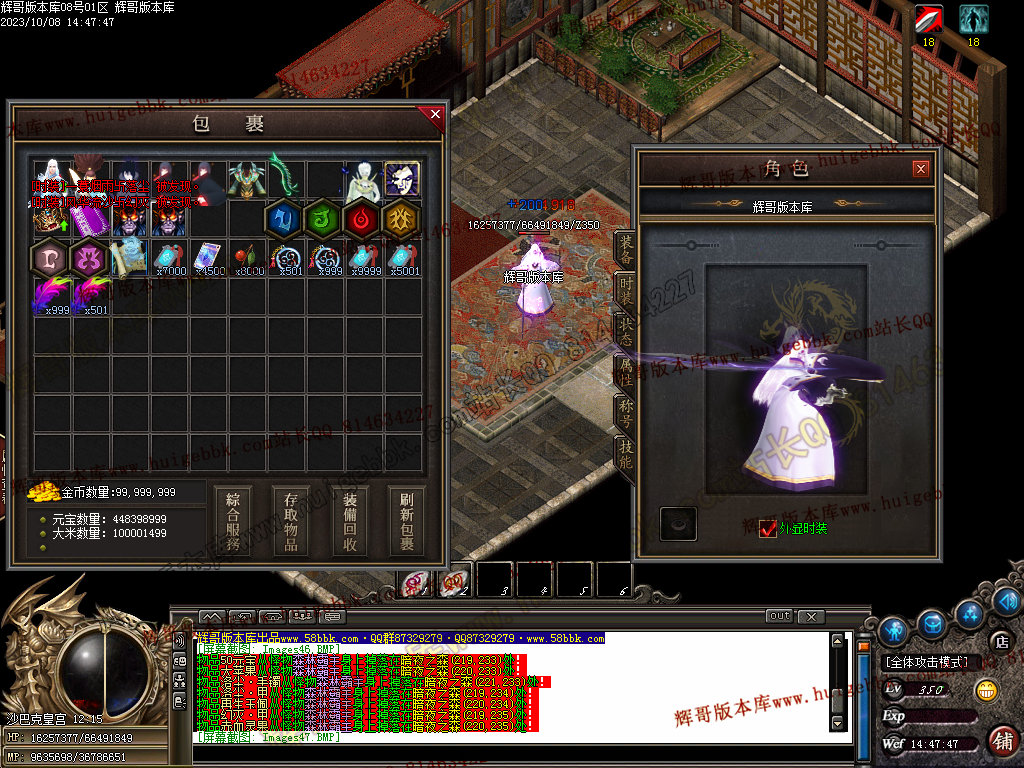The image size is (1024, 768).
Task: Open the 状态 status tab
Action: pos(624,331)
